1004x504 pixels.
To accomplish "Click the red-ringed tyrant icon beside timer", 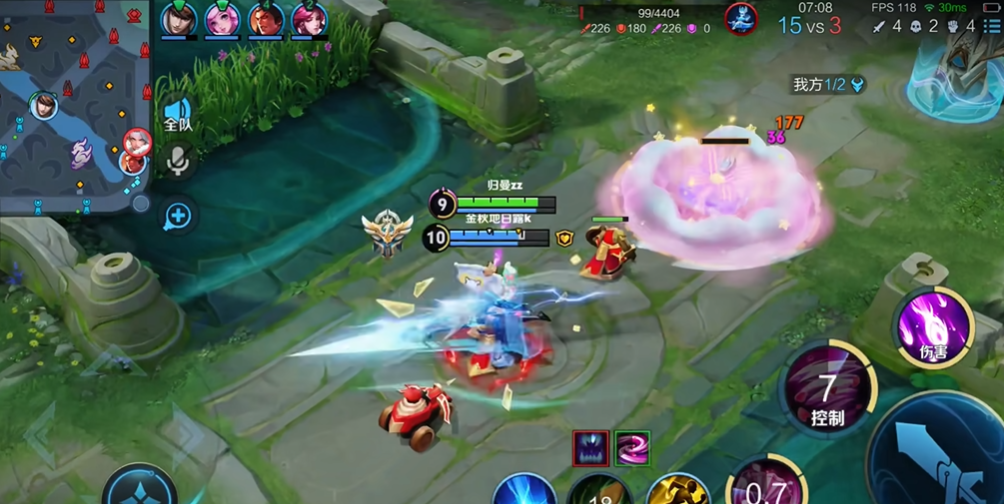I will [741, 19].
